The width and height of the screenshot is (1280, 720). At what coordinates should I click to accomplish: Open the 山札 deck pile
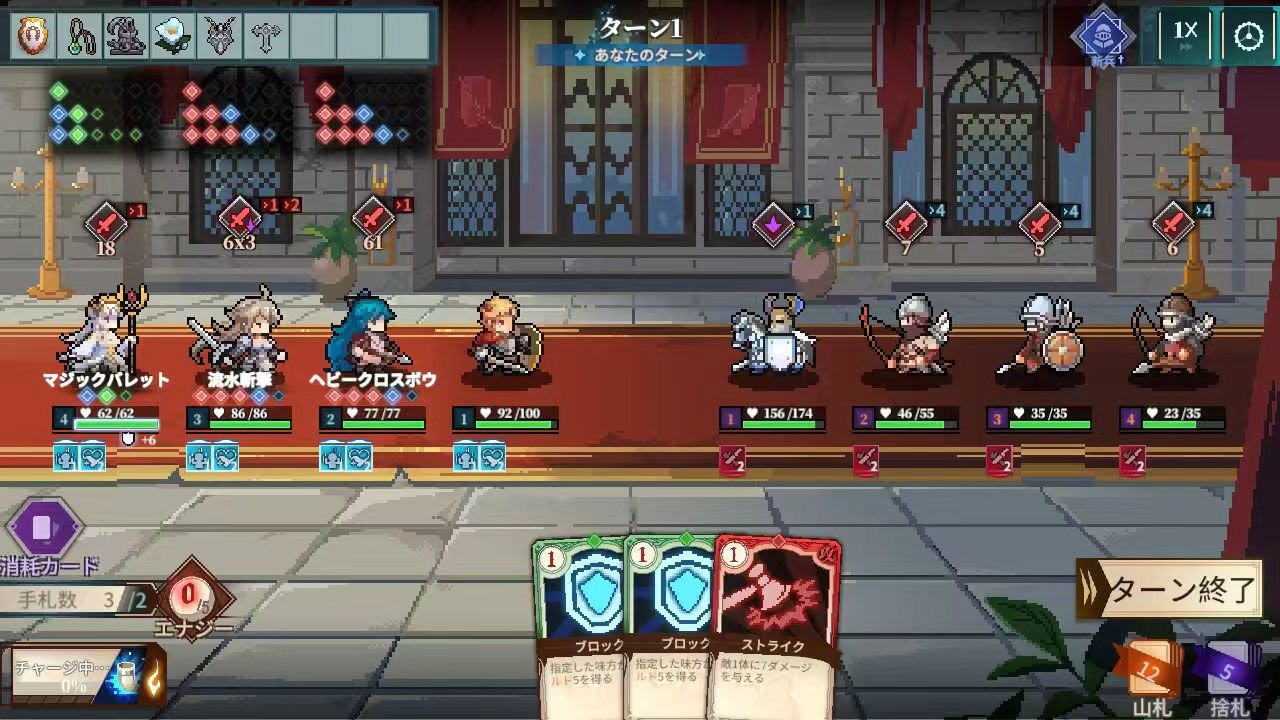click(x=1152, y=668)
